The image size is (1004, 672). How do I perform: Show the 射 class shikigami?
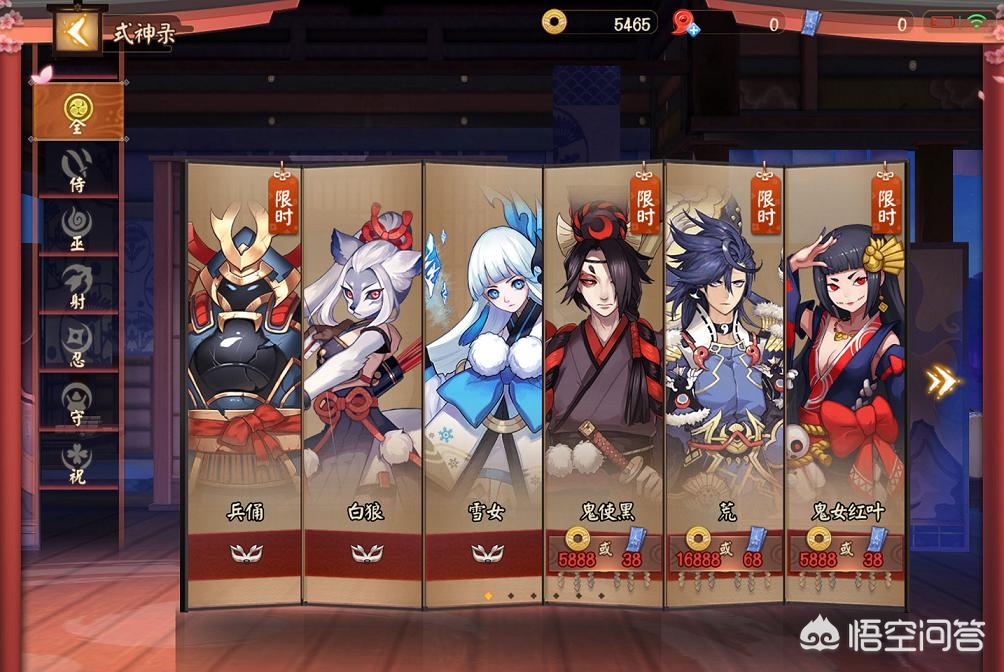click(77, 284)
